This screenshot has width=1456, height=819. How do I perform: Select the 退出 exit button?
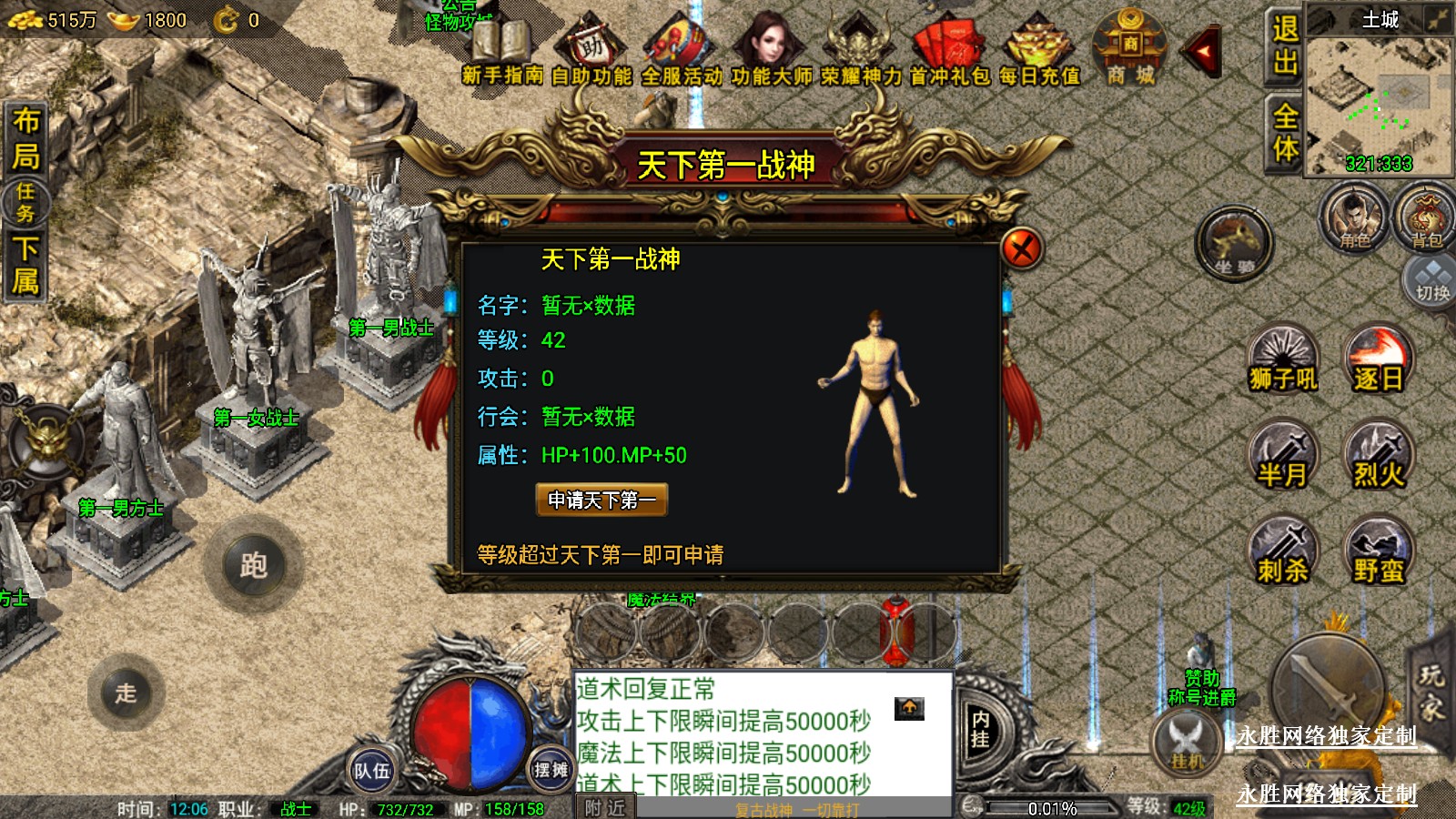pyautogui.click(x=1284, y=45)
